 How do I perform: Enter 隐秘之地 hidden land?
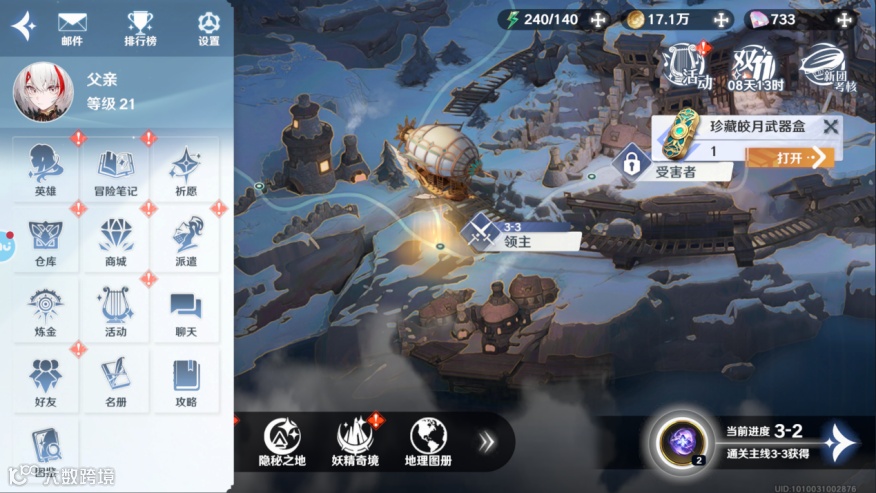pyautogui.click(x=282, y=441)
